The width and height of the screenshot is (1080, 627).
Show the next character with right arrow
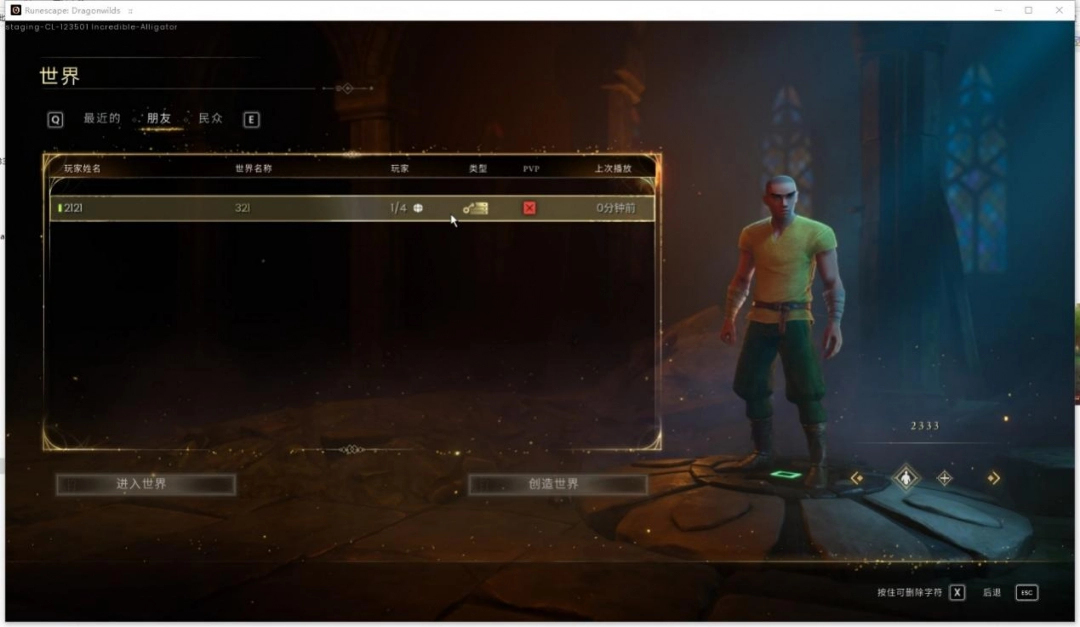(x=993, y=478)
